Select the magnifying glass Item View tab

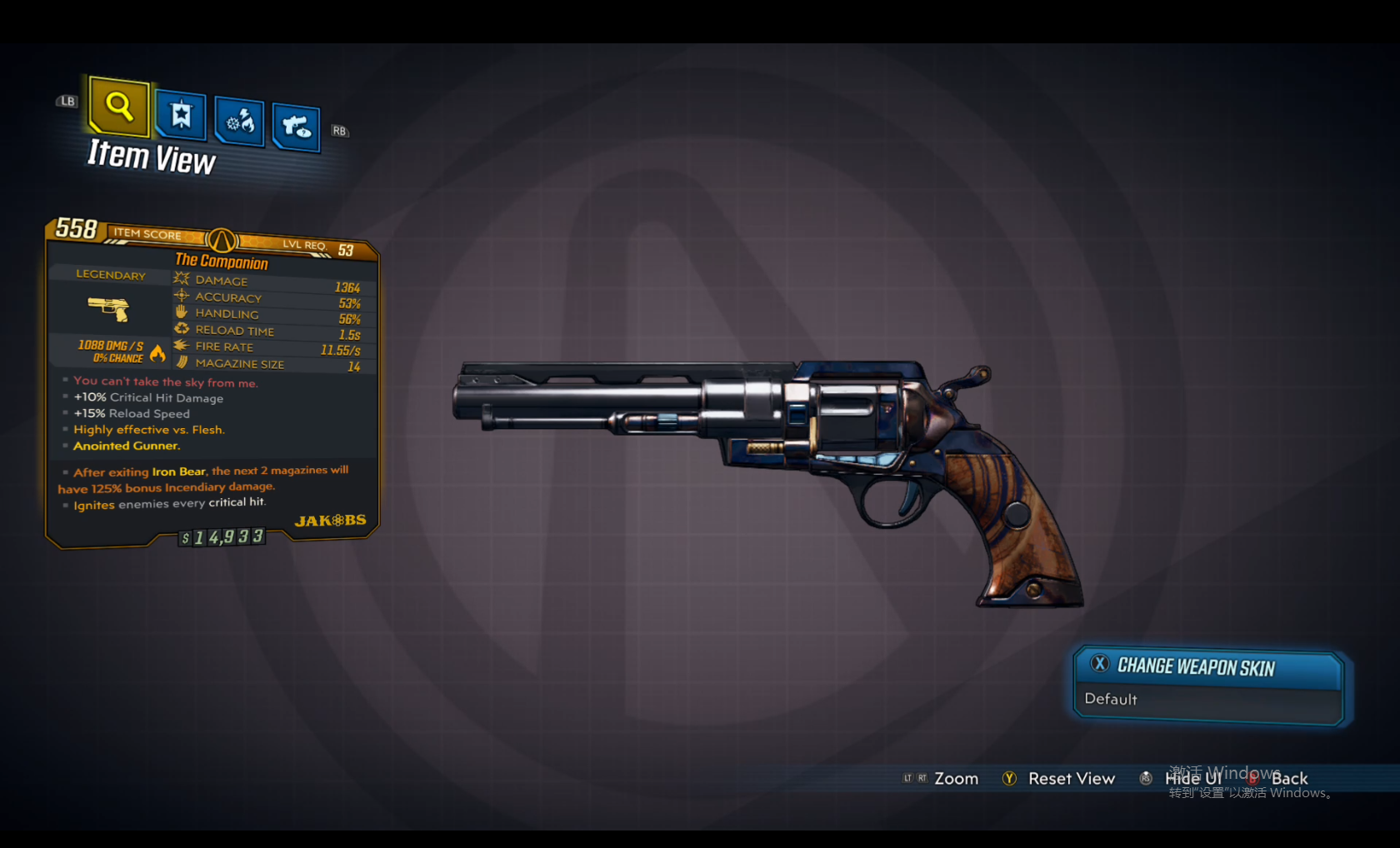[x=119, y=107]
